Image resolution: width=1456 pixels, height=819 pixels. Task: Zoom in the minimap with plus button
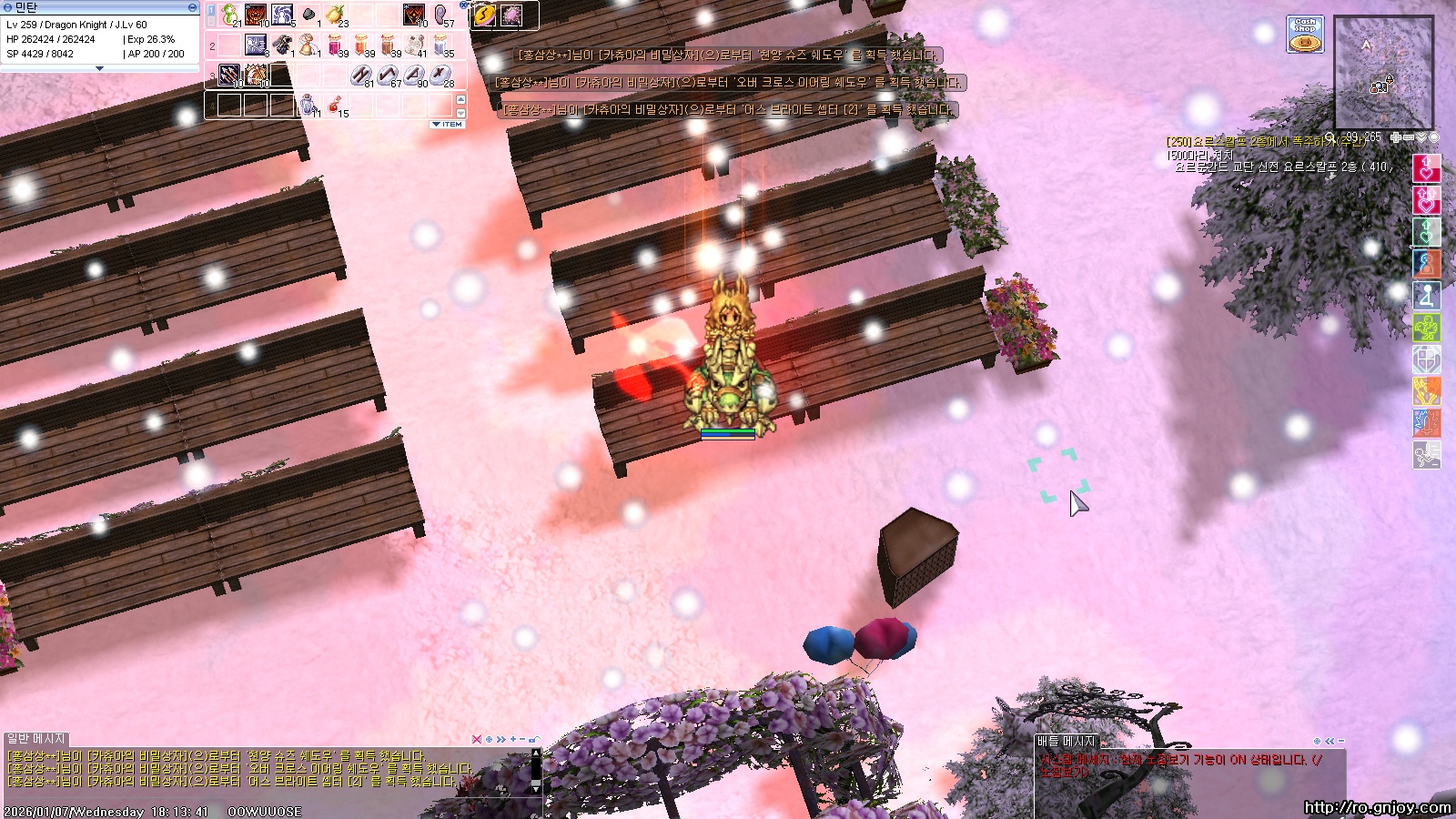pos(1396,137)
